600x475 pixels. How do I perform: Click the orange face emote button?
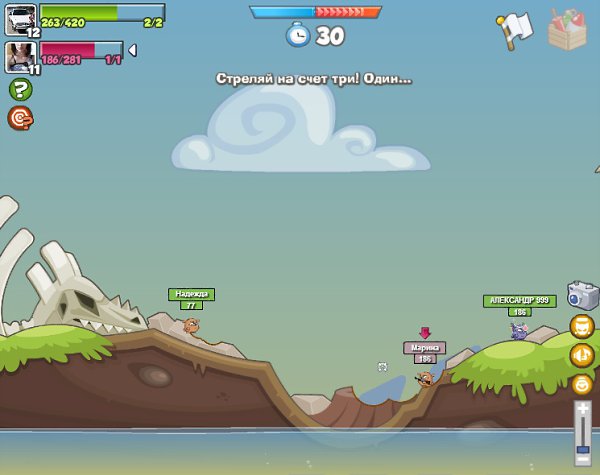(x=582, y=326)
